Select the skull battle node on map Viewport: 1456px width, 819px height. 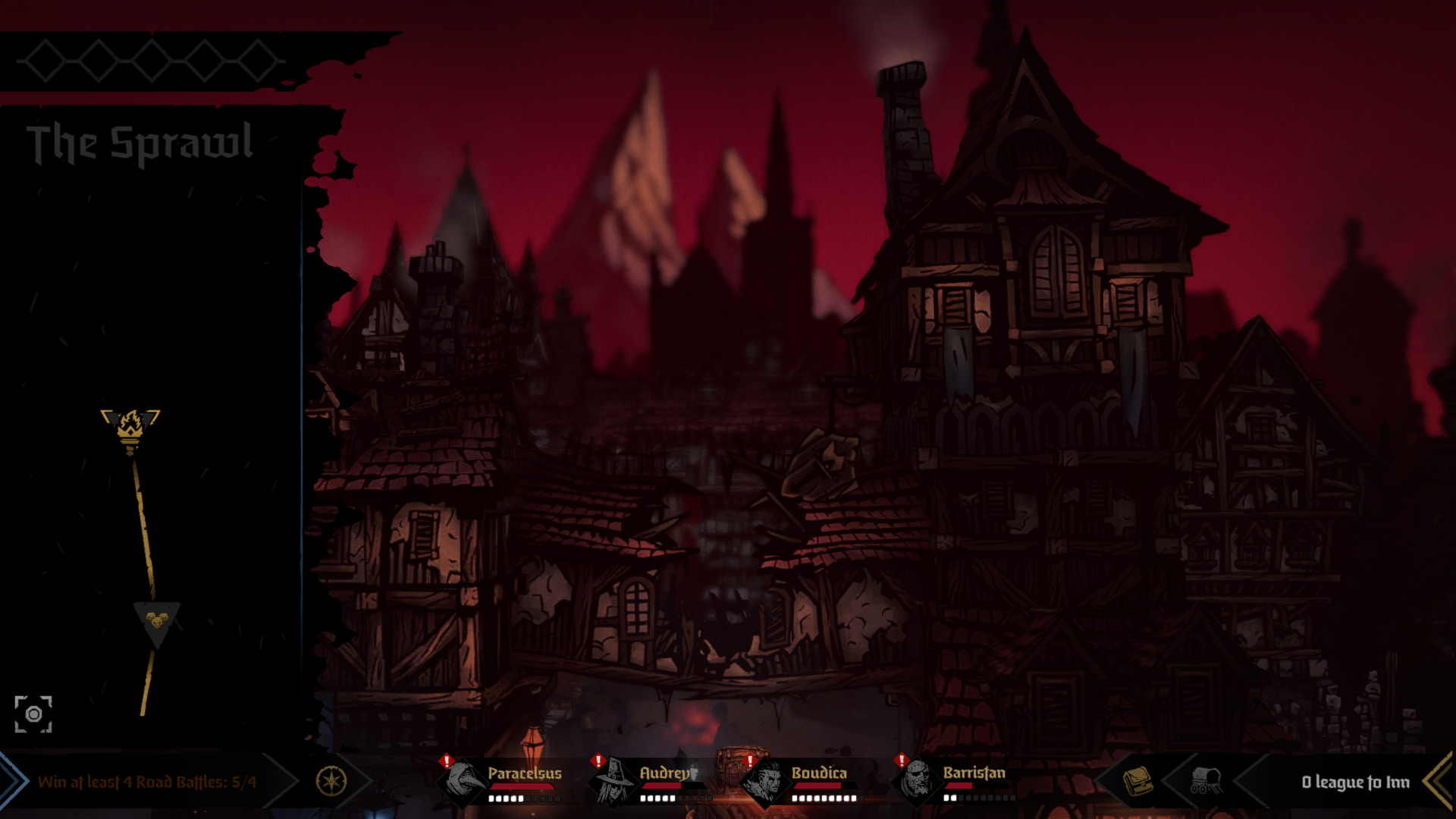click(x=156, y=620)
